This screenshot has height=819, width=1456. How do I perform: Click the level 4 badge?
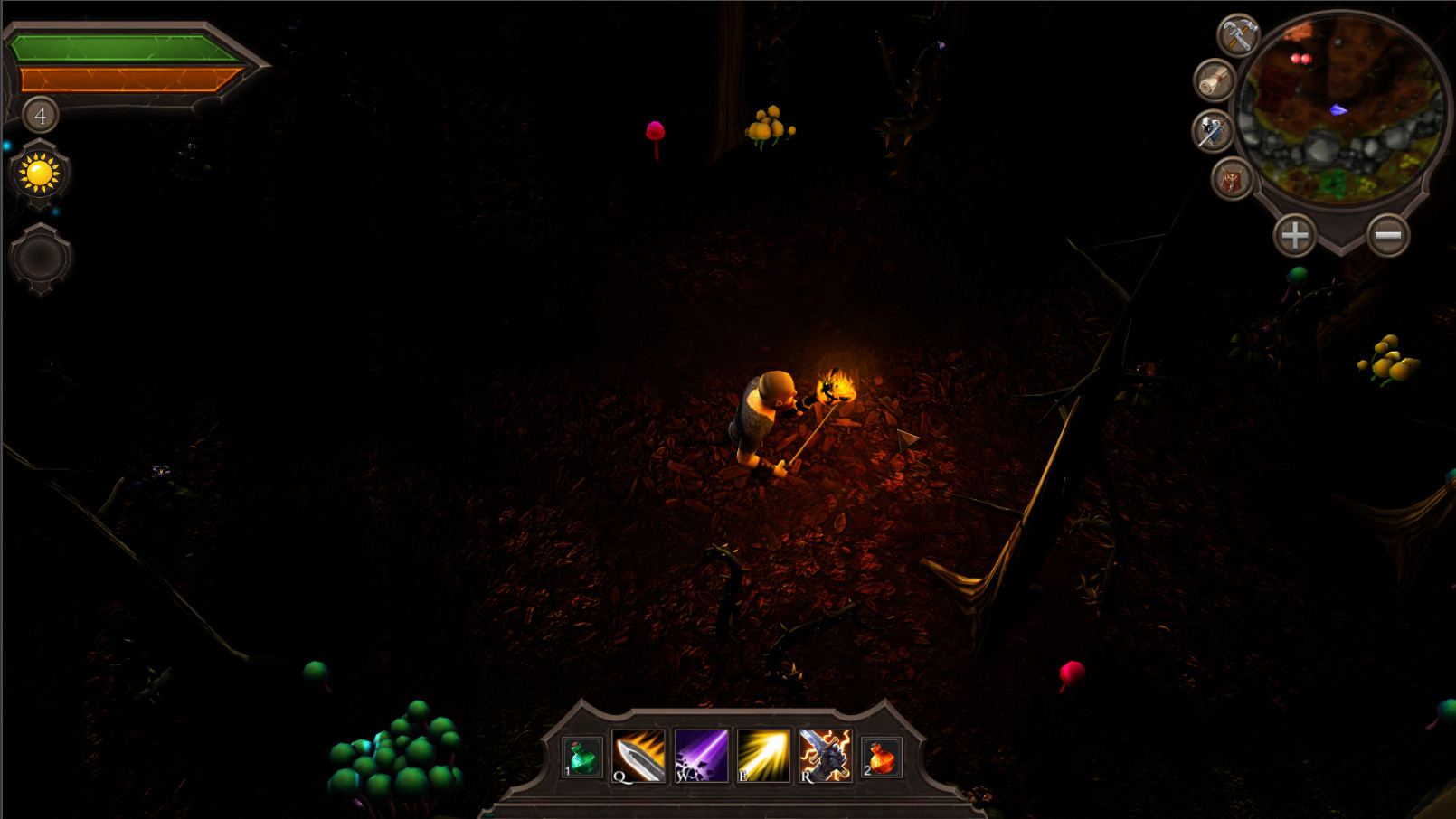click(x=39, y=114)
